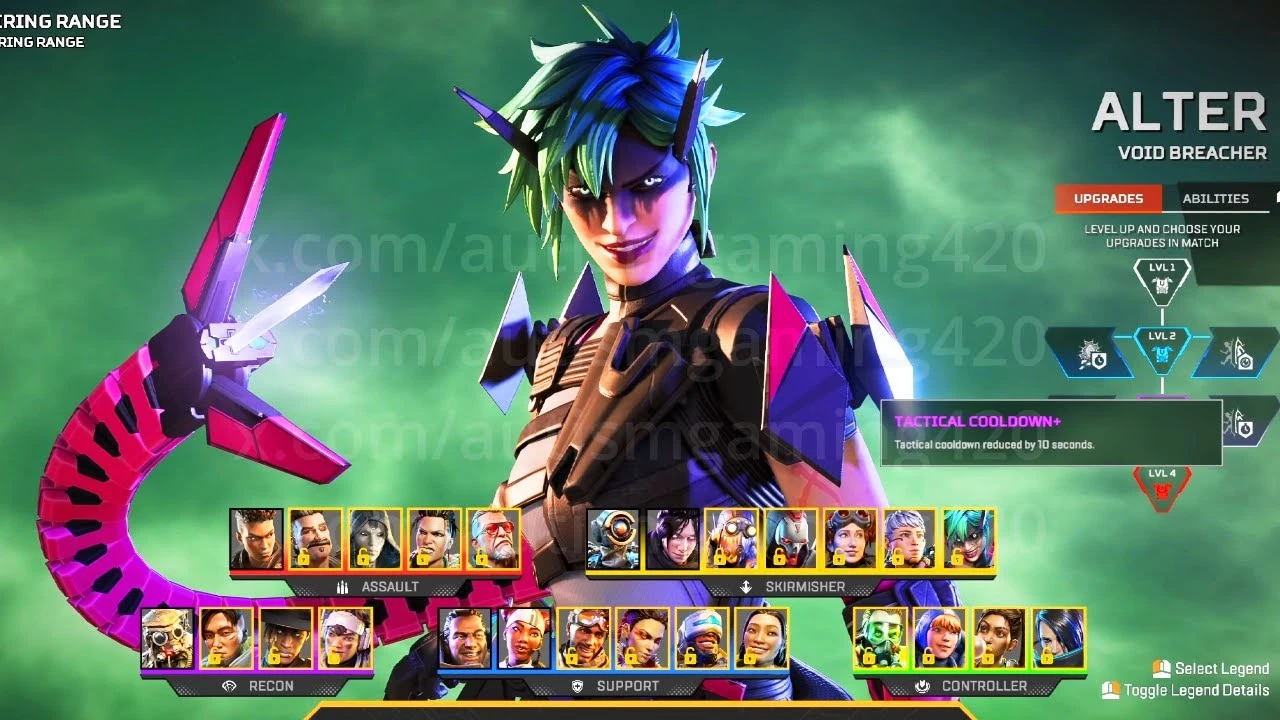Select the red LVL 4 upgrade icon

1161,490
